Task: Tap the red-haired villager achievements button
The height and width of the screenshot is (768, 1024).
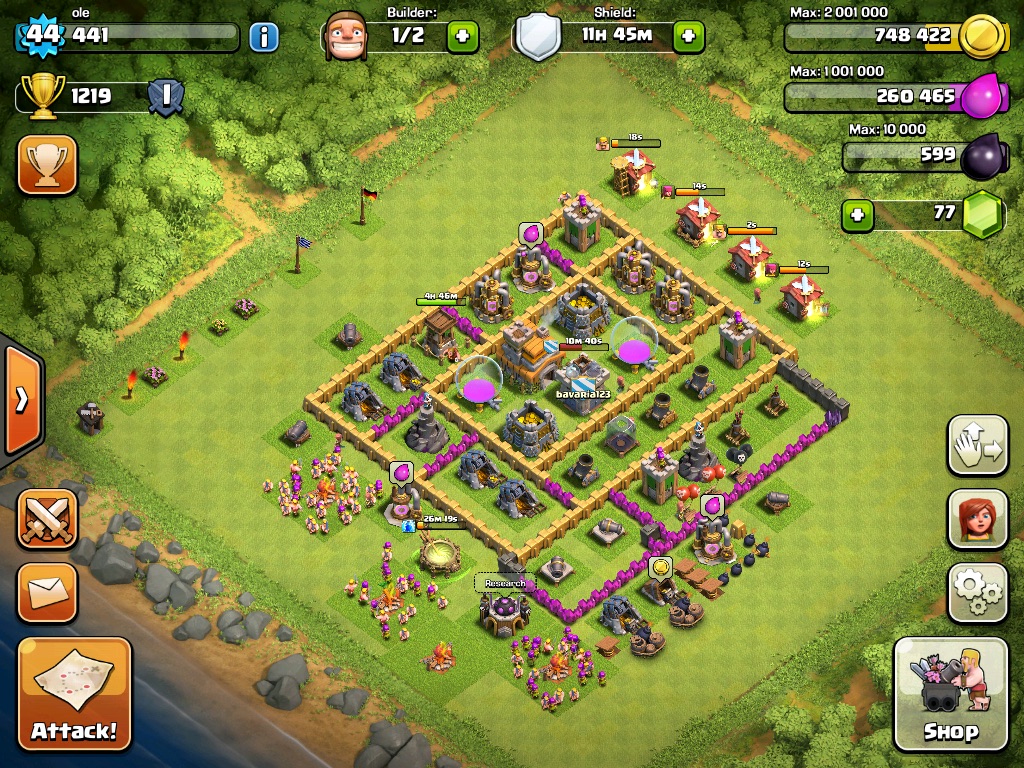Action: click(x=977, y=520)
